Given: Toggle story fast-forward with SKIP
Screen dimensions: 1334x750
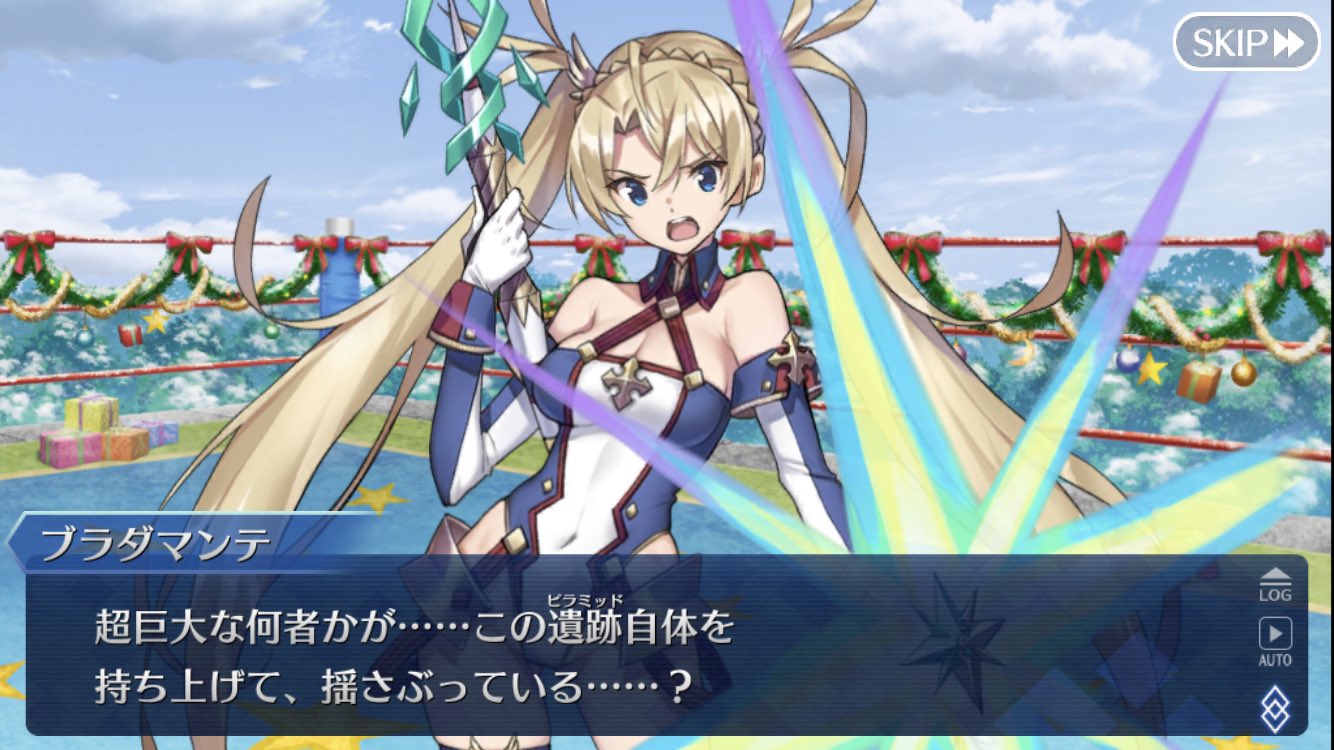Looking at the screenshot, I should point(1244,42).
